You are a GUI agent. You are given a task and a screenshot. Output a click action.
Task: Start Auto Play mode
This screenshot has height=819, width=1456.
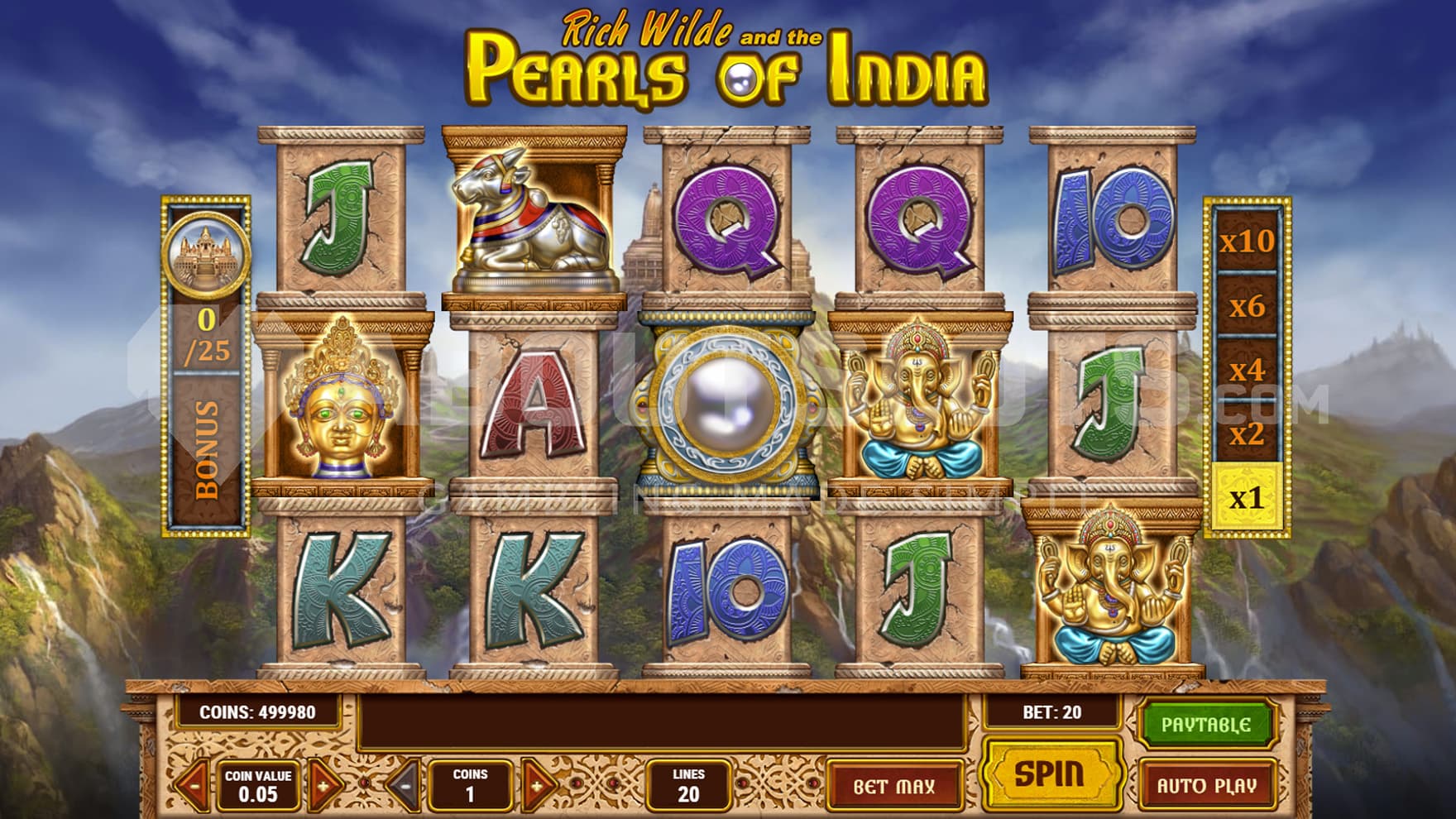(1205, 785)
